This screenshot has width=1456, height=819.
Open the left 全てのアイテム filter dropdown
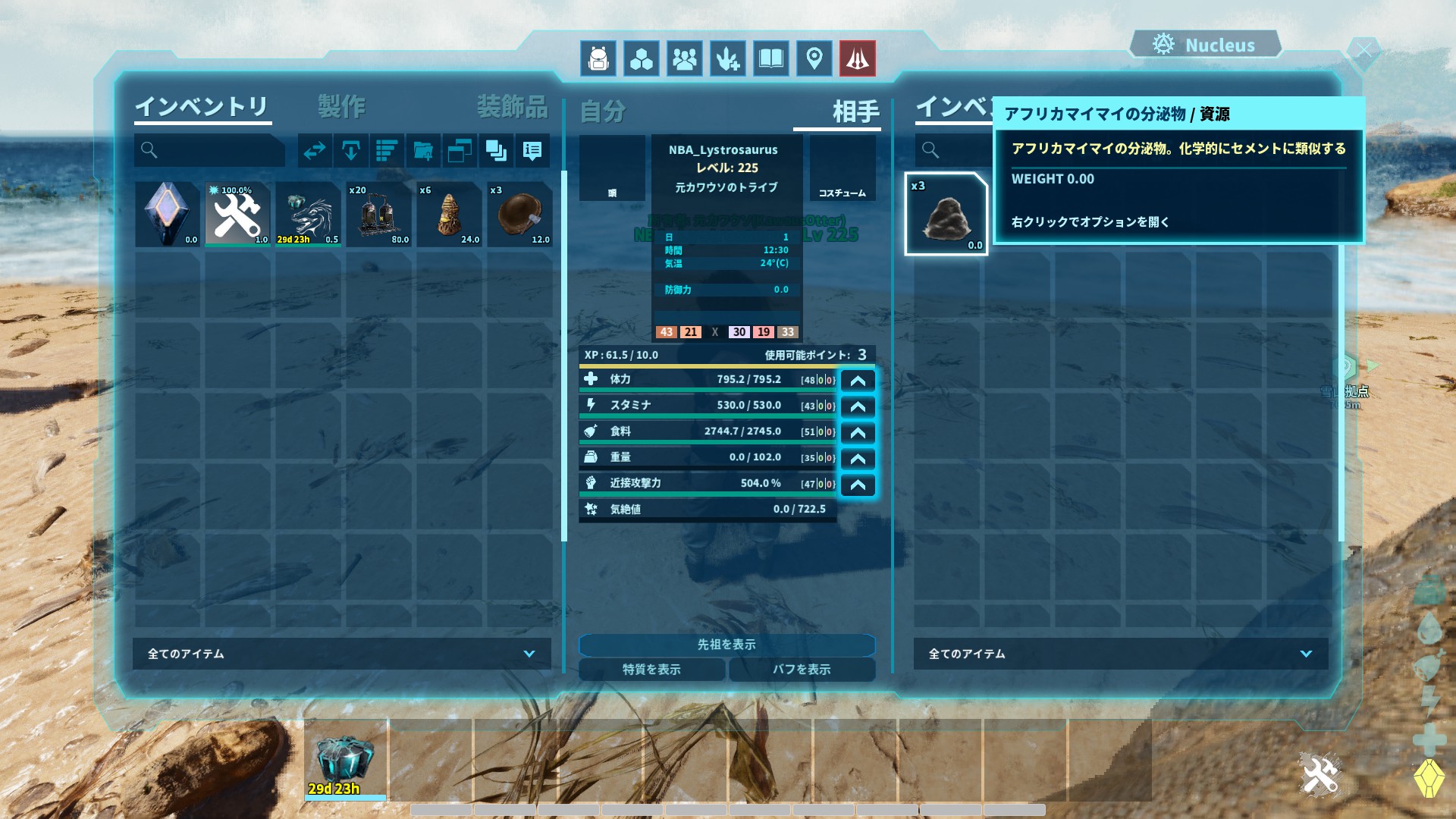[342, 654]
